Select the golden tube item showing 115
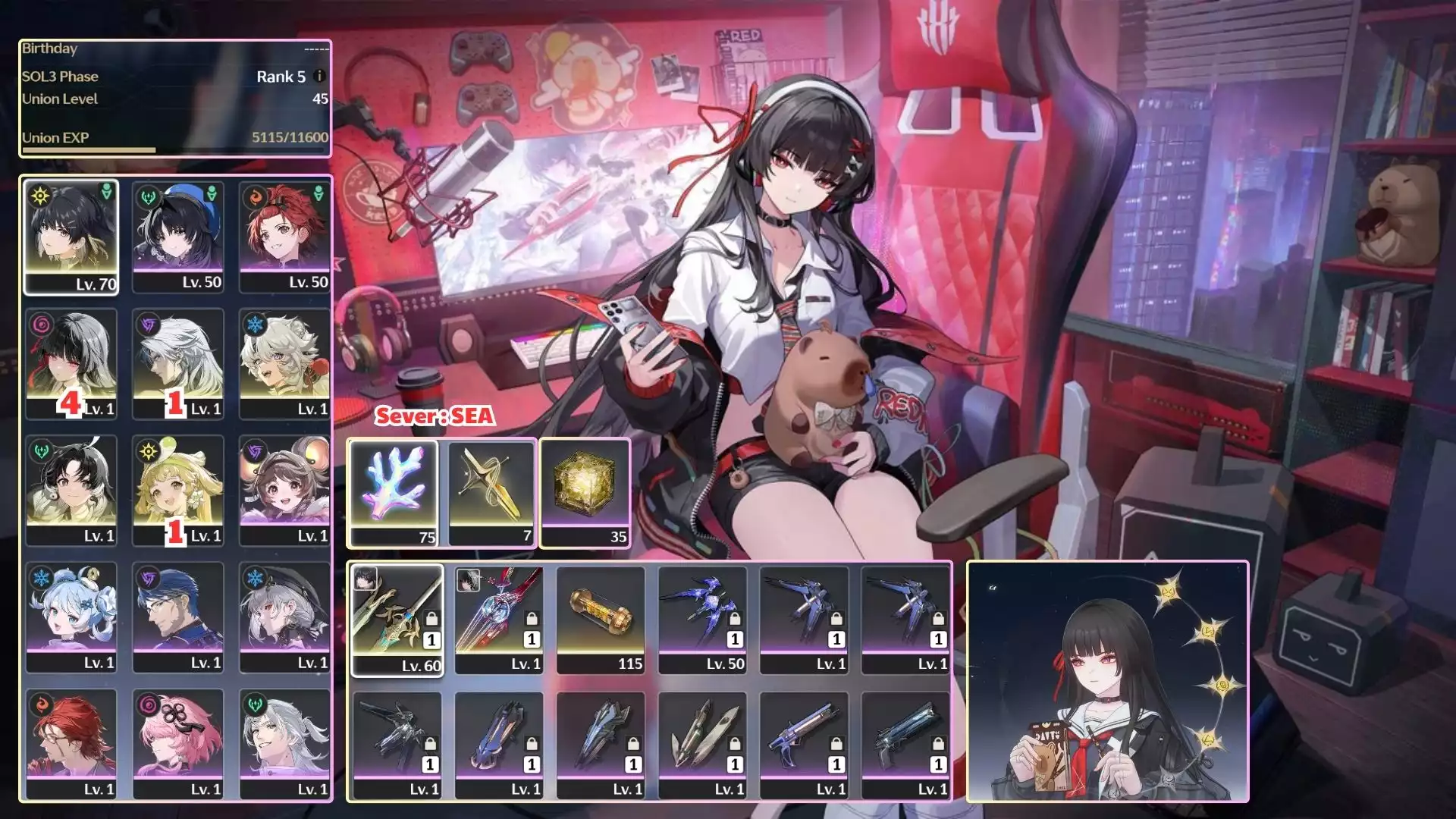This screenshot has height=819, width=1456. pos(601,619)
